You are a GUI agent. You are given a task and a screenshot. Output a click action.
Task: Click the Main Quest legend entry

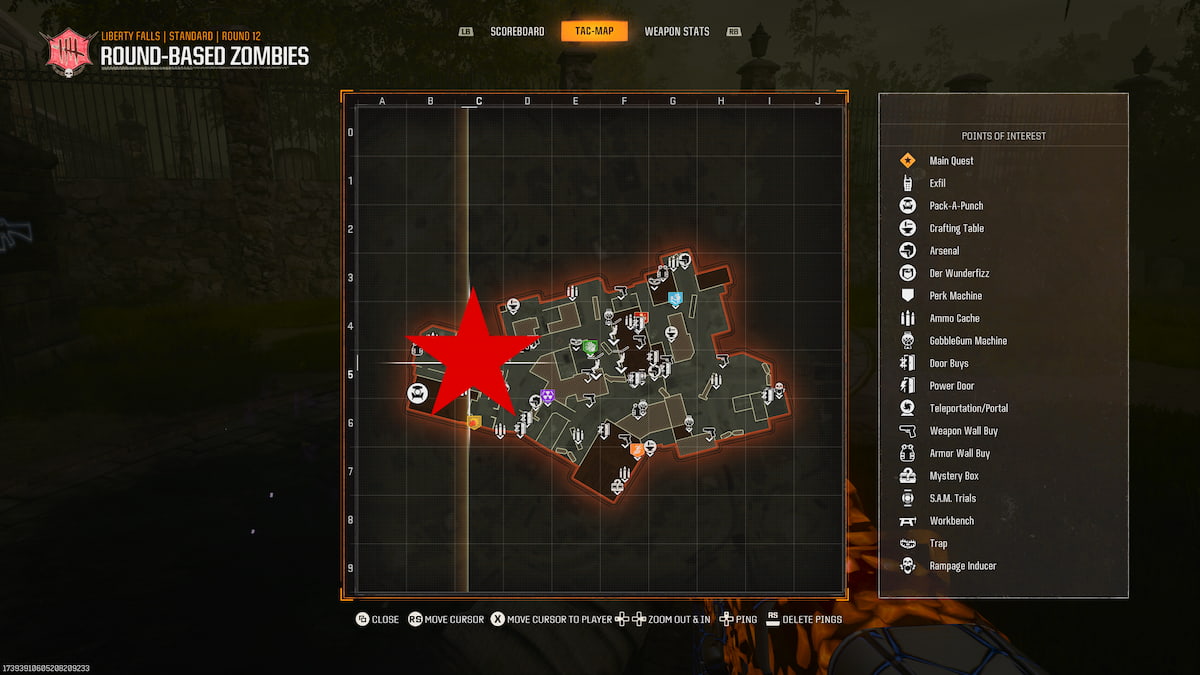point(950,160)
